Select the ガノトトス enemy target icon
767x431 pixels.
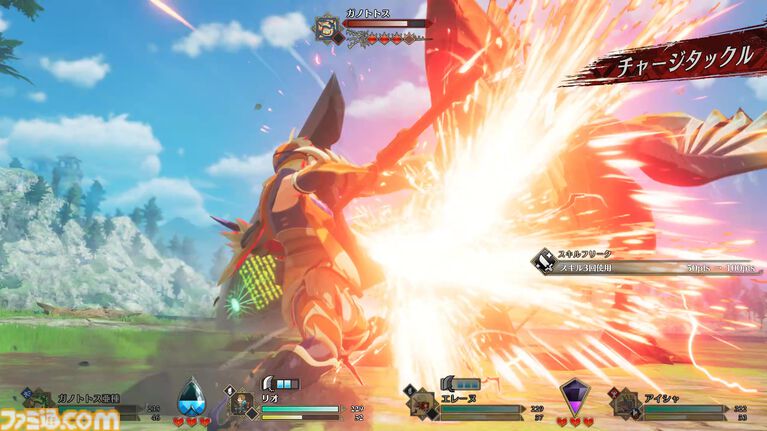[x=327, y=27]
